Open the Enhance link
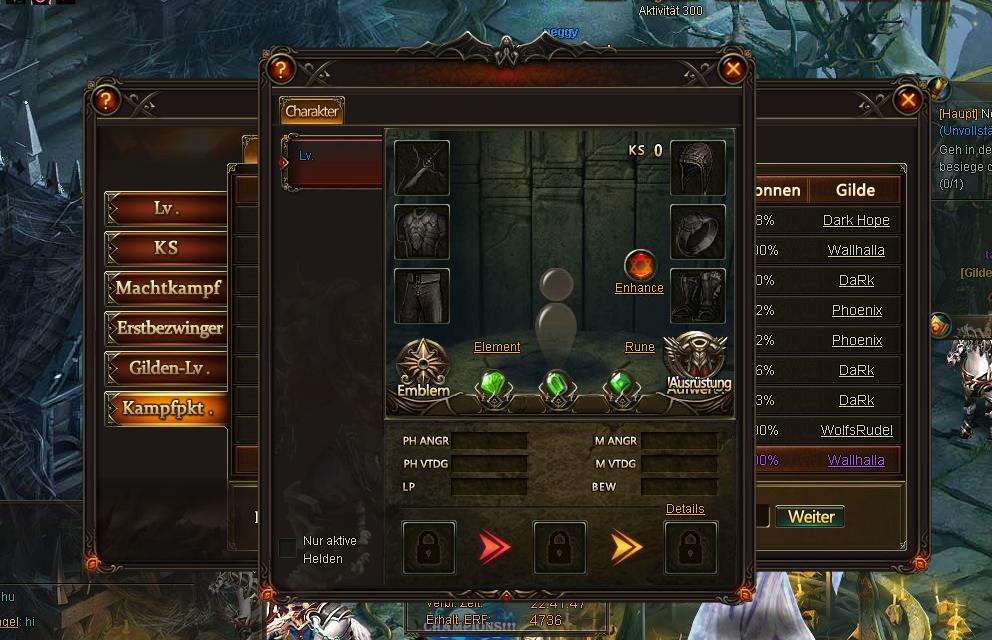The image size is (992, 640). [x=639, y=288]
